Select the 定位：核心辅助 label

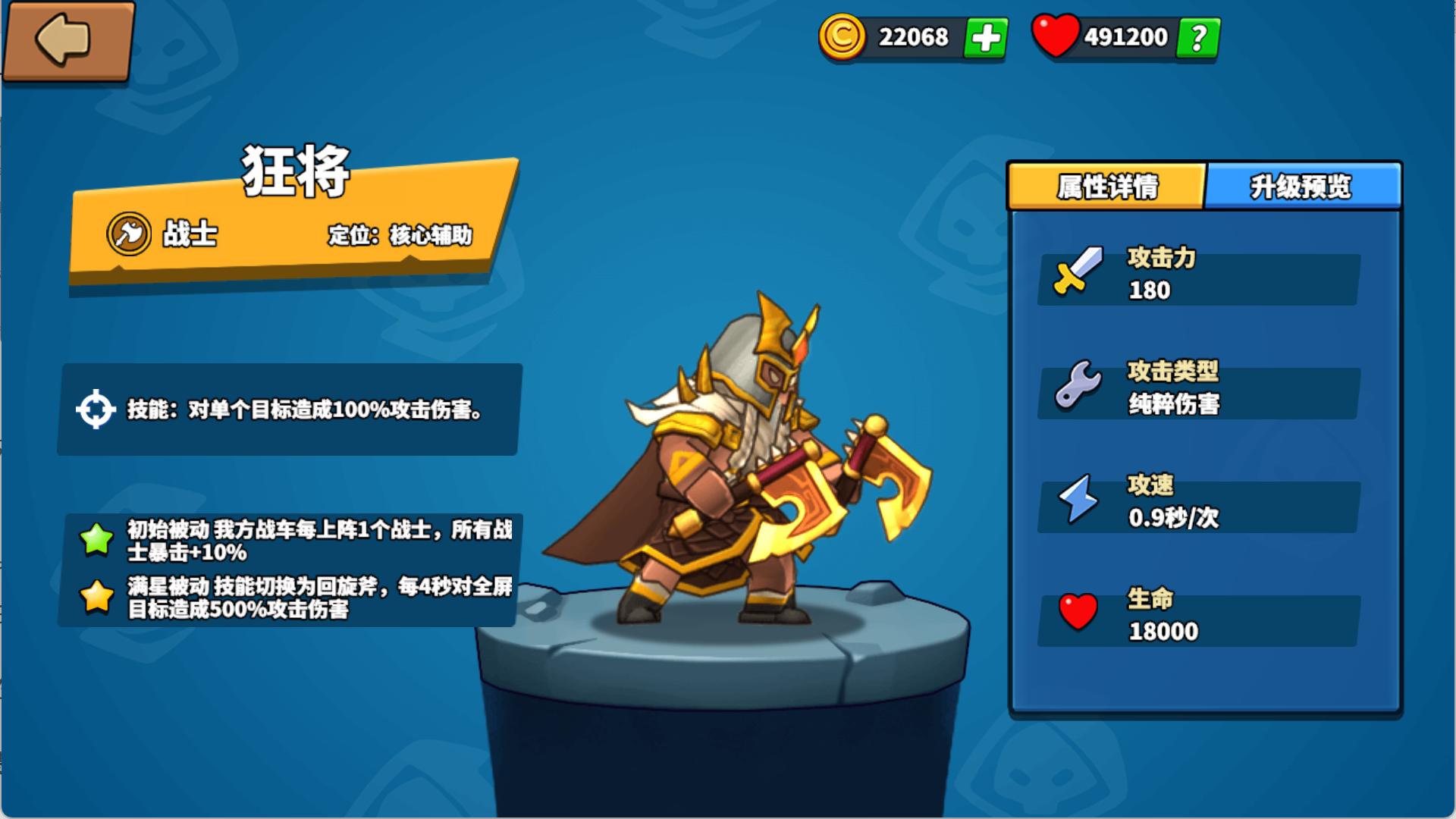400,236
